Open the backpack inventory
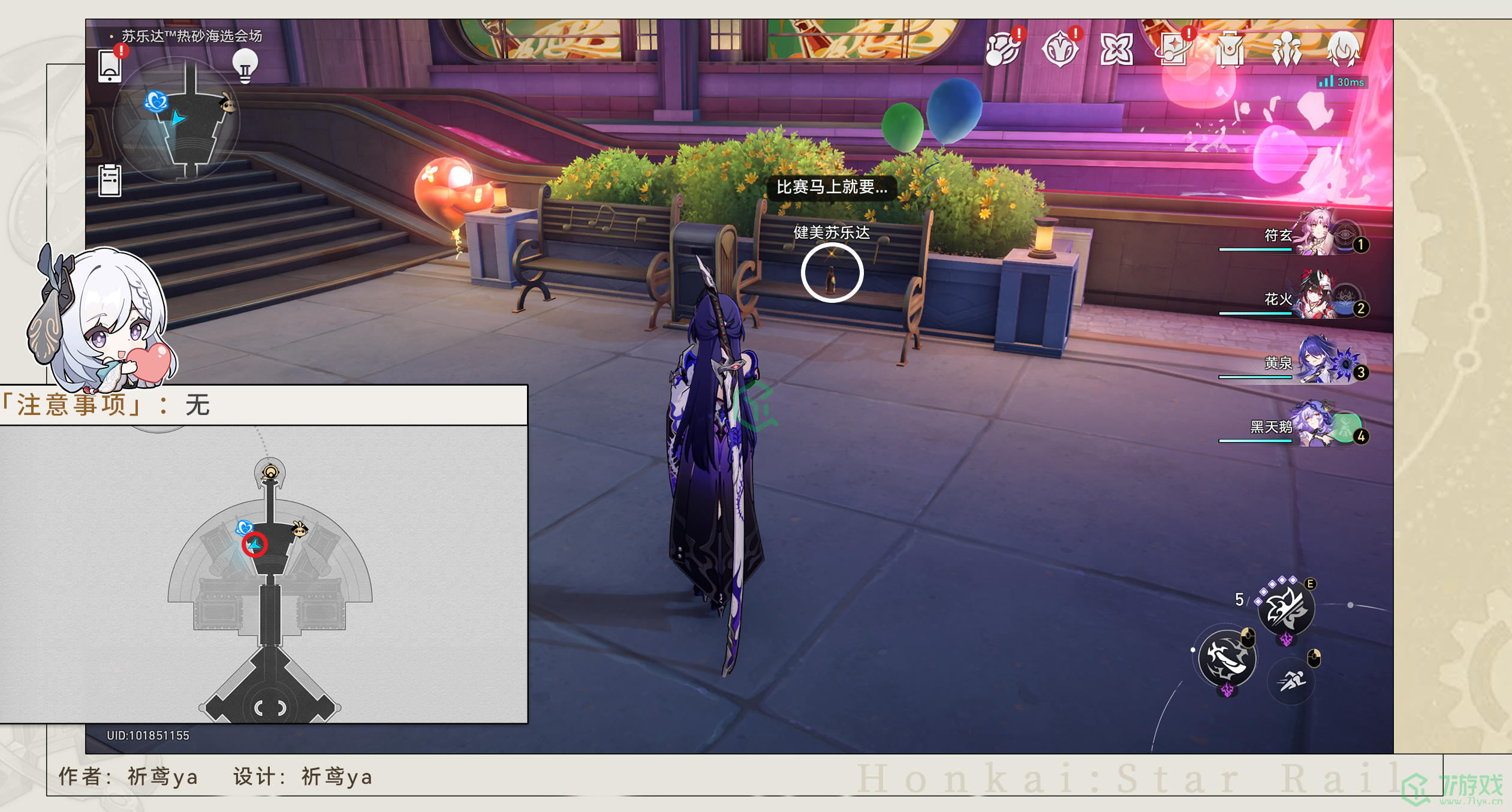Image resolution: width=1512 pixels, height=812 pixels. pos(1230,49)
